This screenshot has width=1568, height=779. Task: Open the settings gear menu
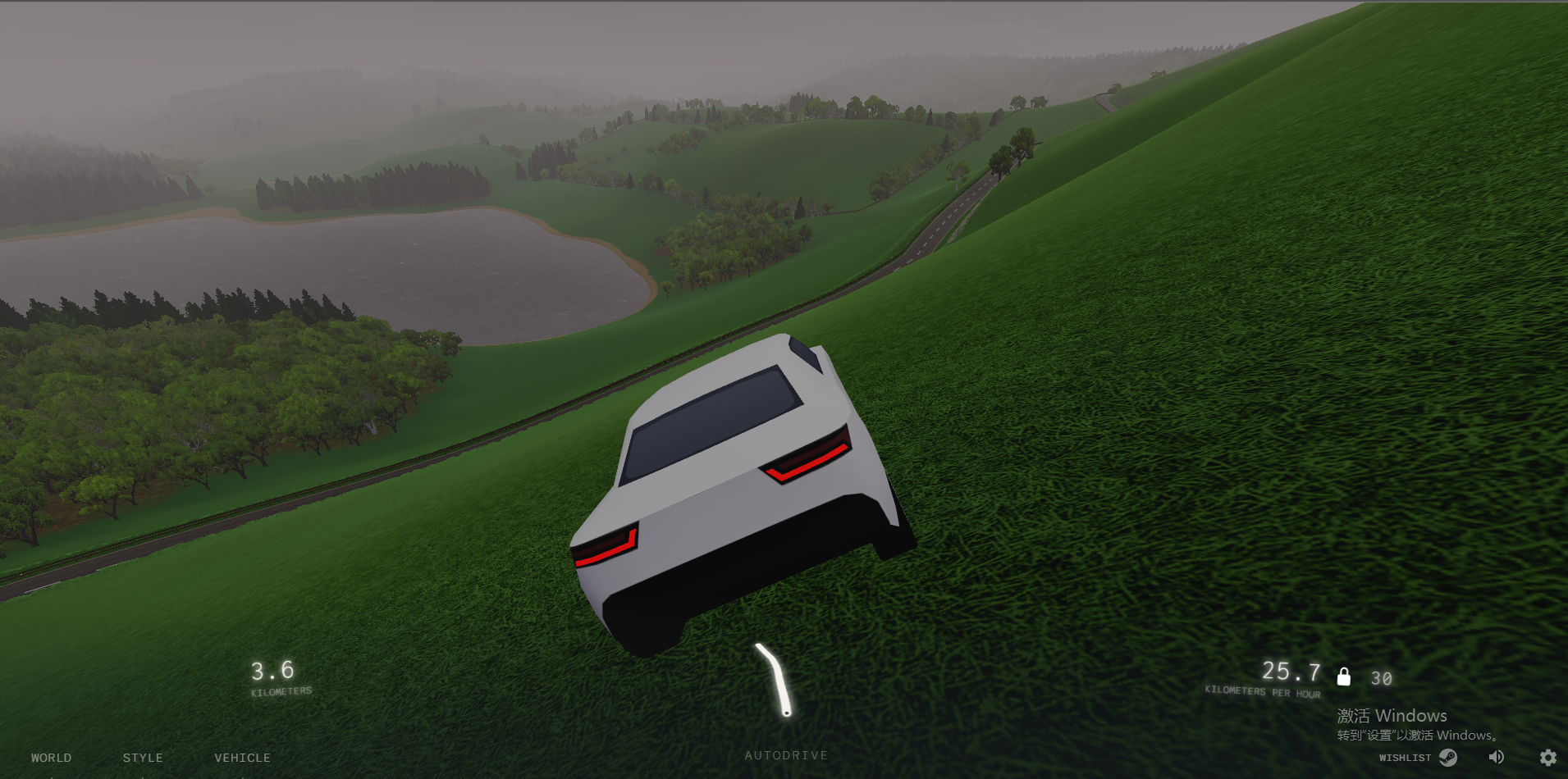pyautogui.click(x=1549, y=757)
